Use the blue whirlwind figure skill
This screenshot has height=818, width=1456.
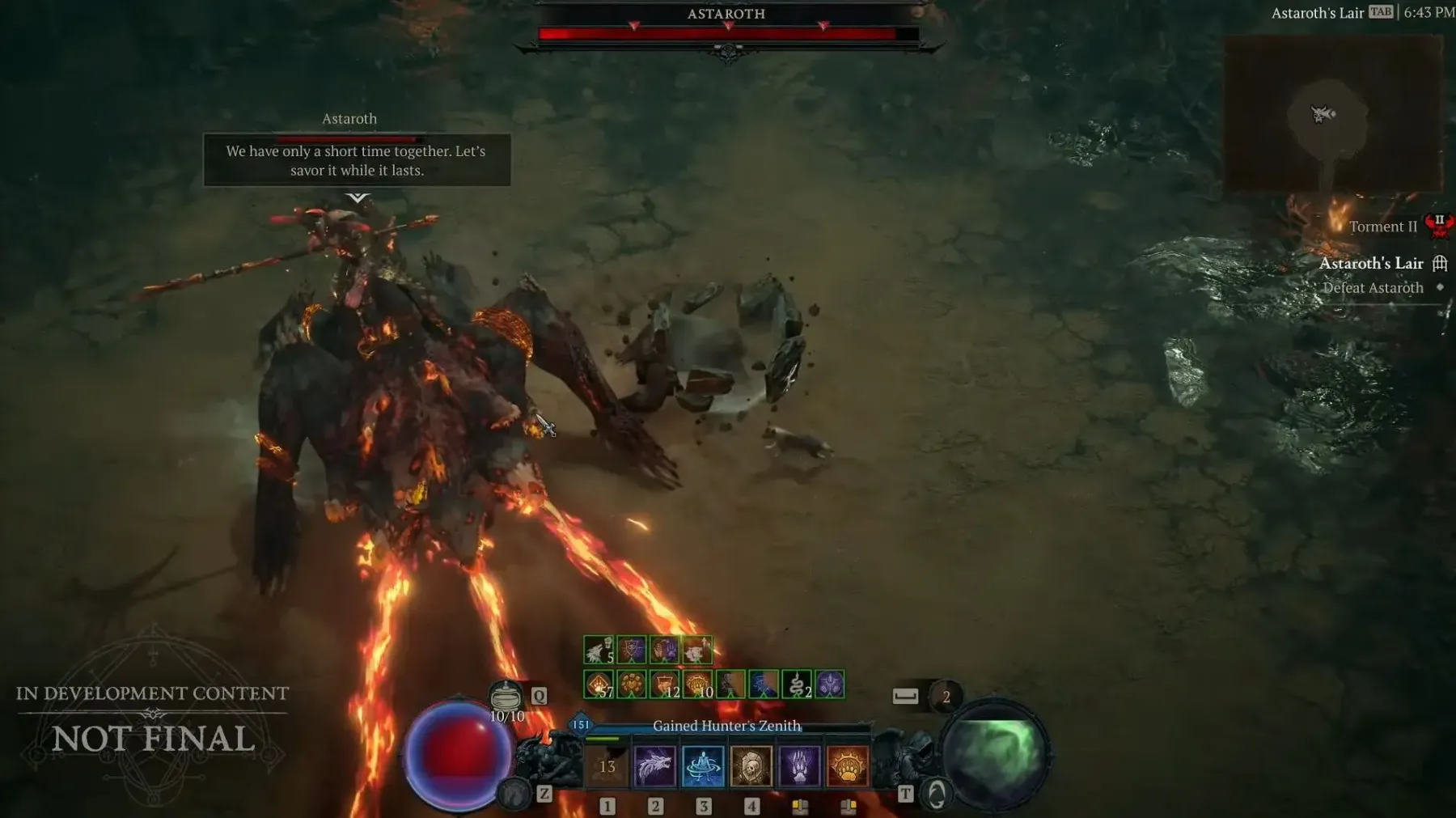coord(703,766)
